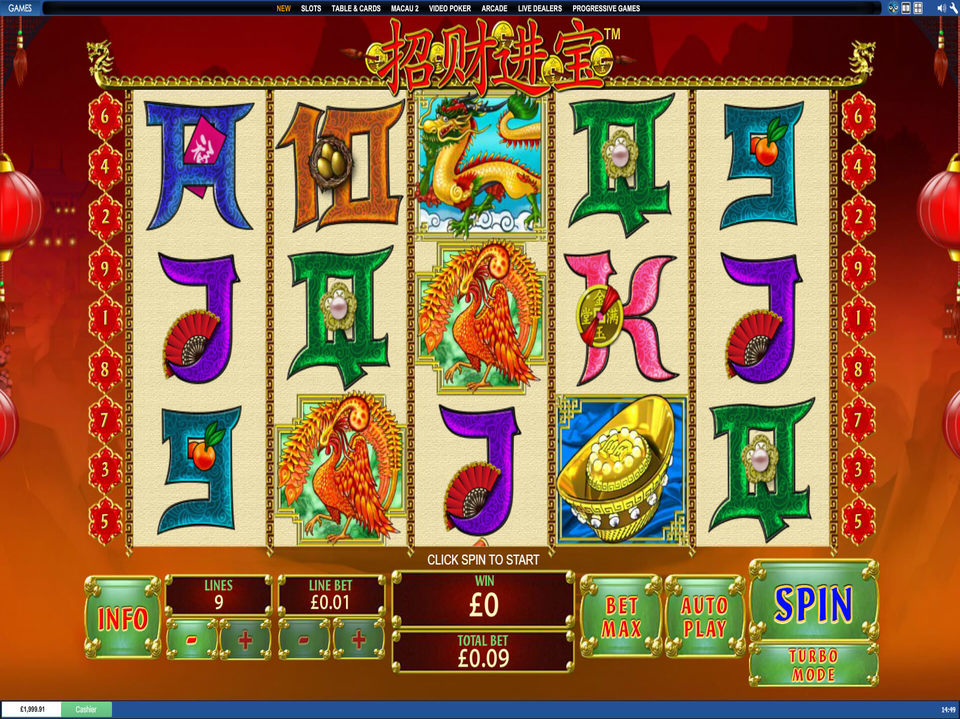Spin the reels with the SPIN button
This screenshot has width=960, height=719.
(x=813, y=604)
